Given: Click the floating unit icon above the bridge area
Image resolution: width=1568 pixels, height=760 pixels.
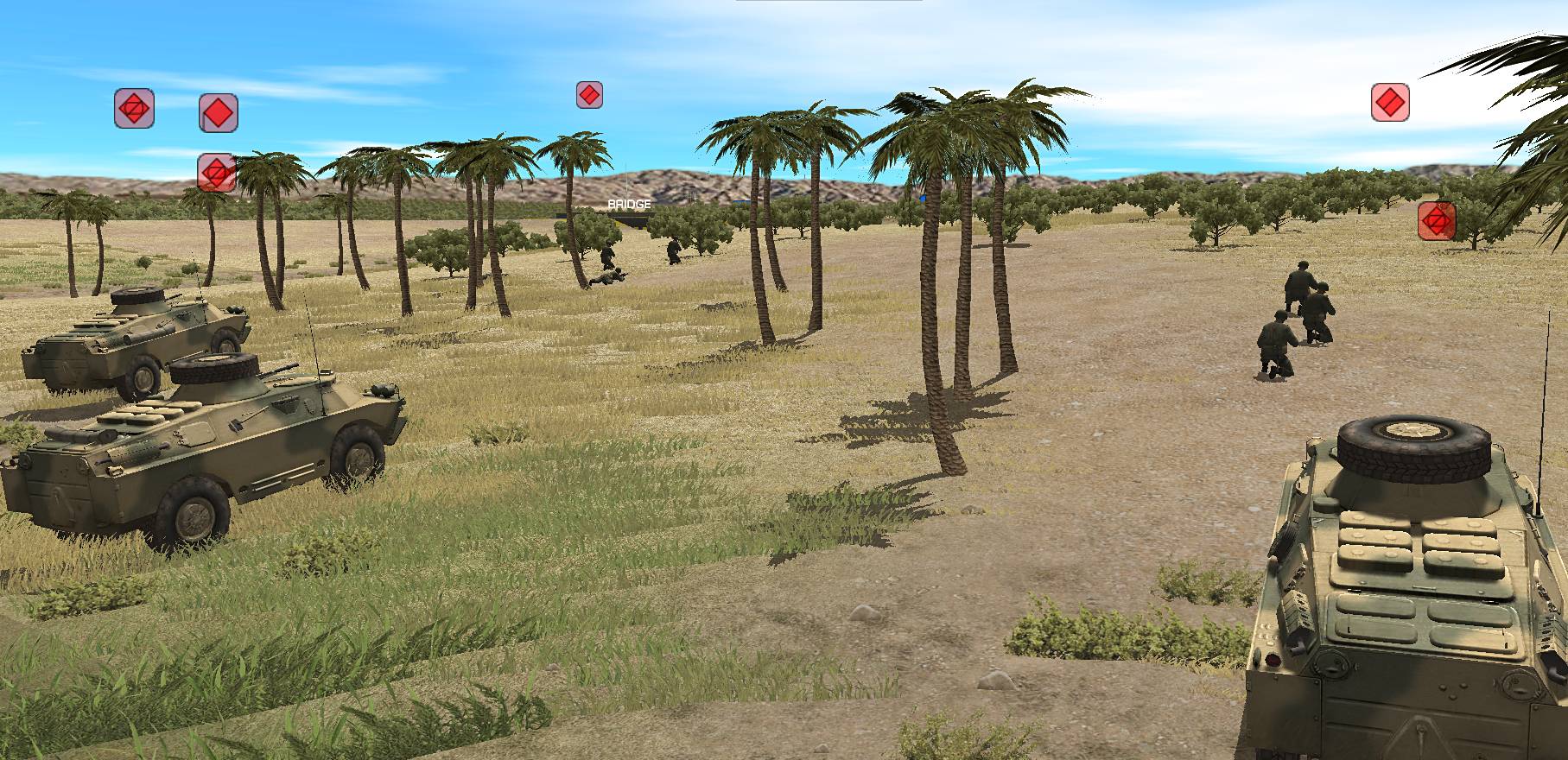Looking at the screenshot, I should pos(591,94).
